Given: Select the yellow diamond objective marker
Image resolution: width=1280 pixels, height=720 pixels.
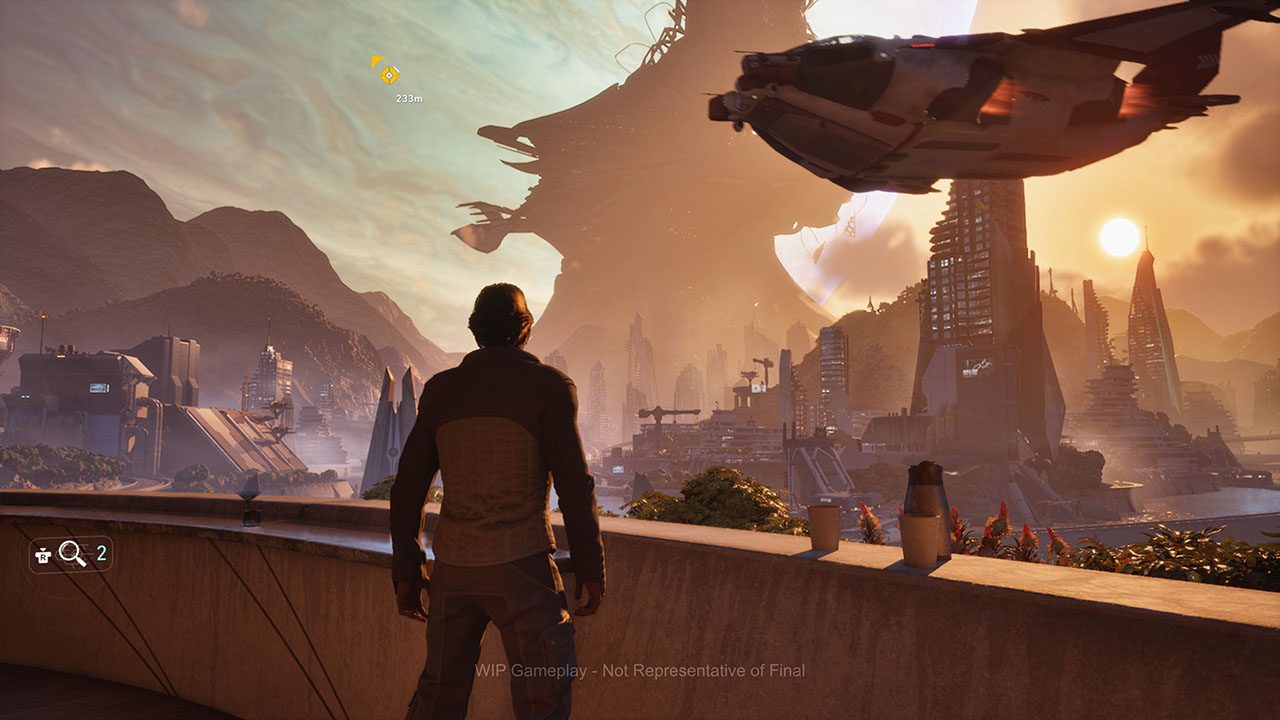Looking at the screenshot, I should coord(389,75).
